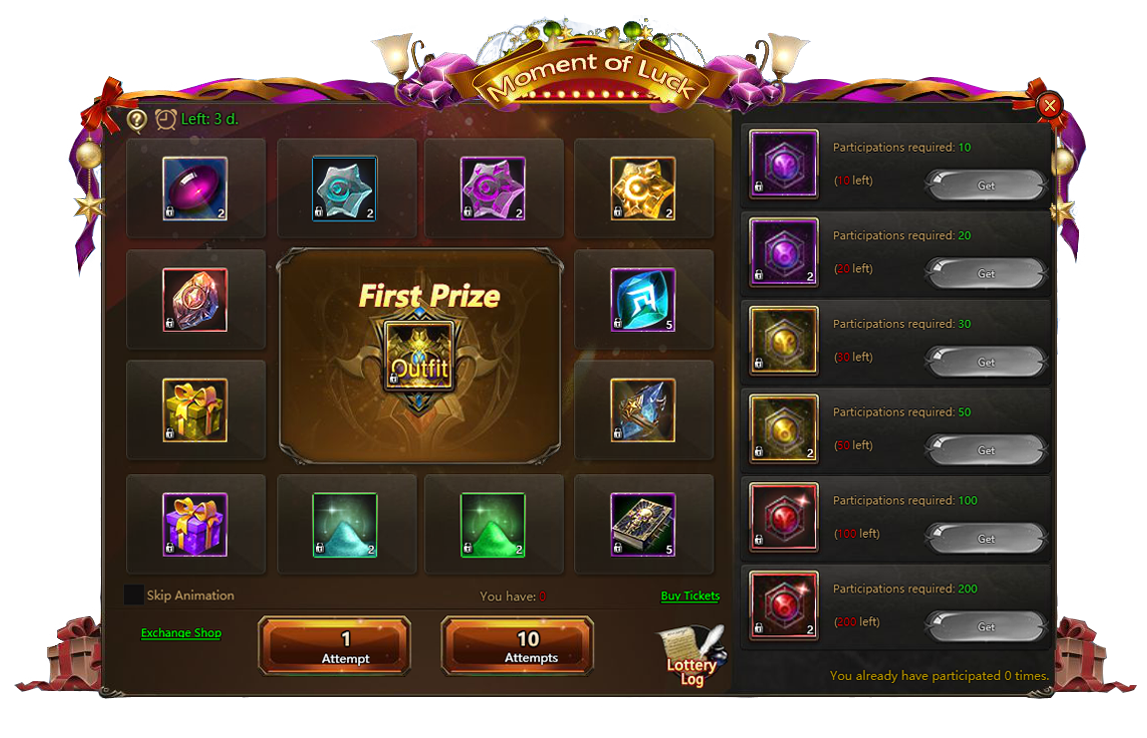Get the 100 participations reward
1147x738 pixels.
[x=986, y=539]
